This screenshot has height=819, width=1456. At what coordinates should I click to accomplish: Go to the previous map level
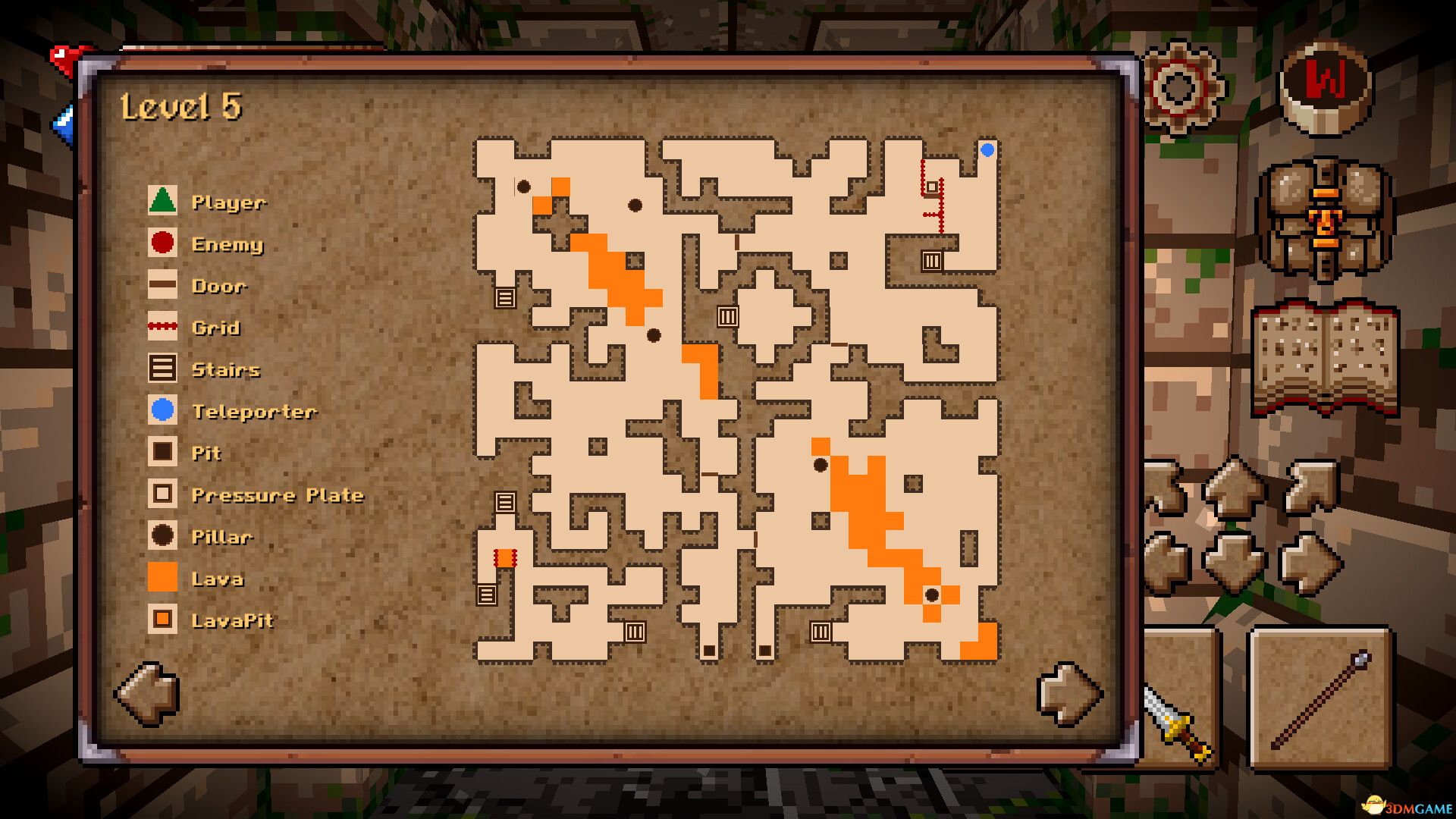149,693
